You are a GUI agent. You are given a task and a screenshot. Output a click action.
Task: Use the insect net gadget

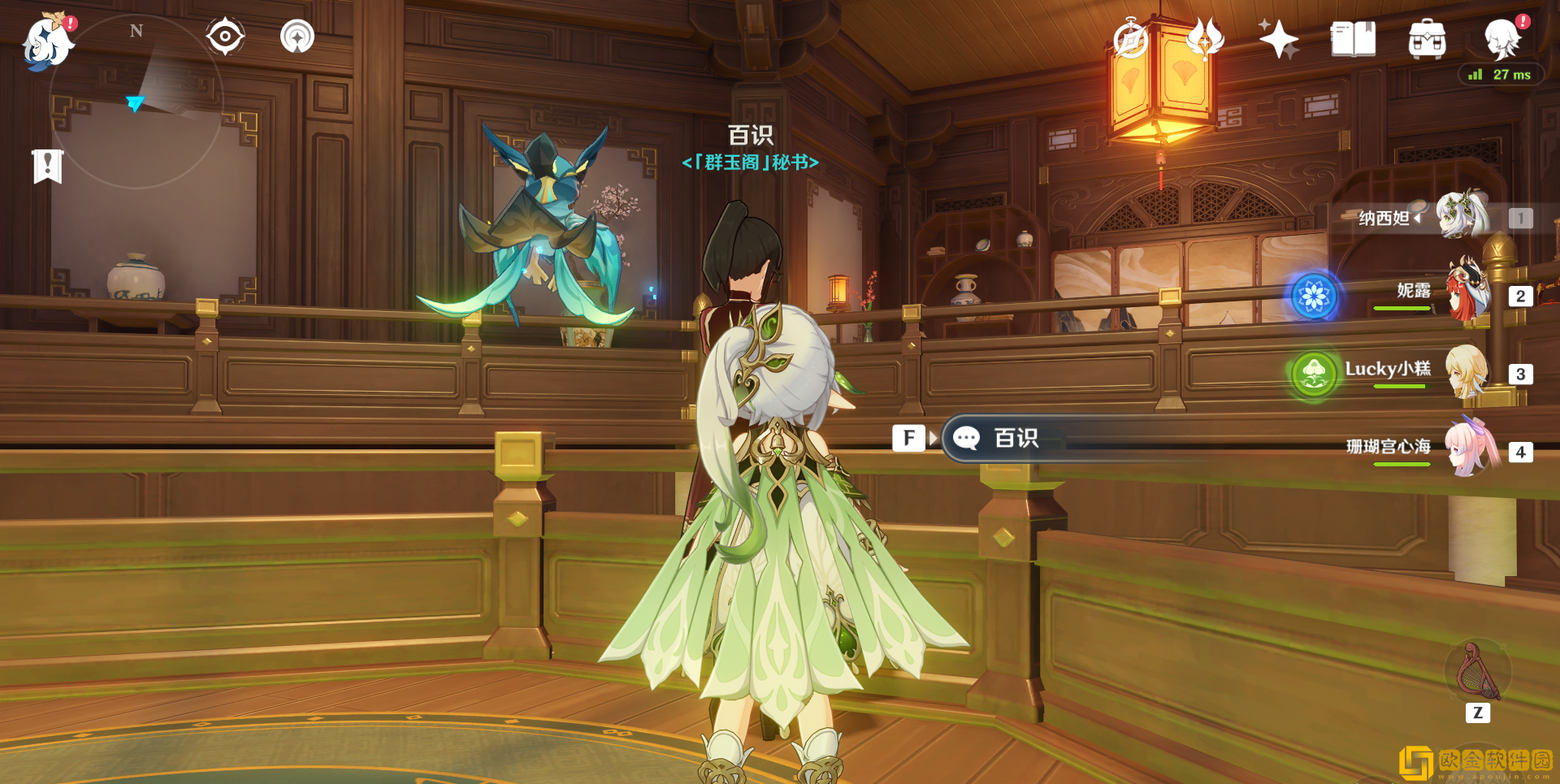coord(1477,673)
